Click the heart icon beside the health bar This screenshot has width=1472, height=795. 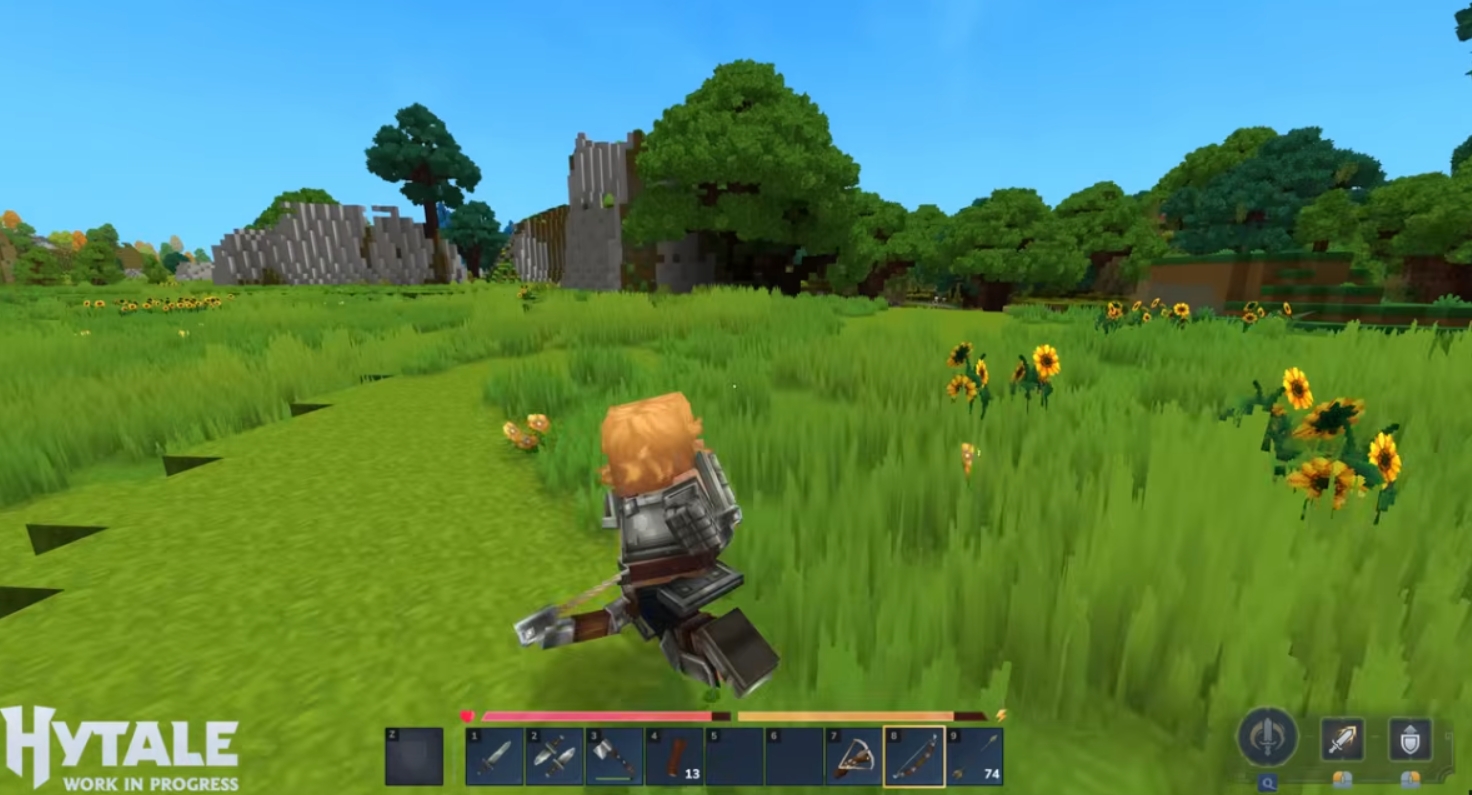467,715
